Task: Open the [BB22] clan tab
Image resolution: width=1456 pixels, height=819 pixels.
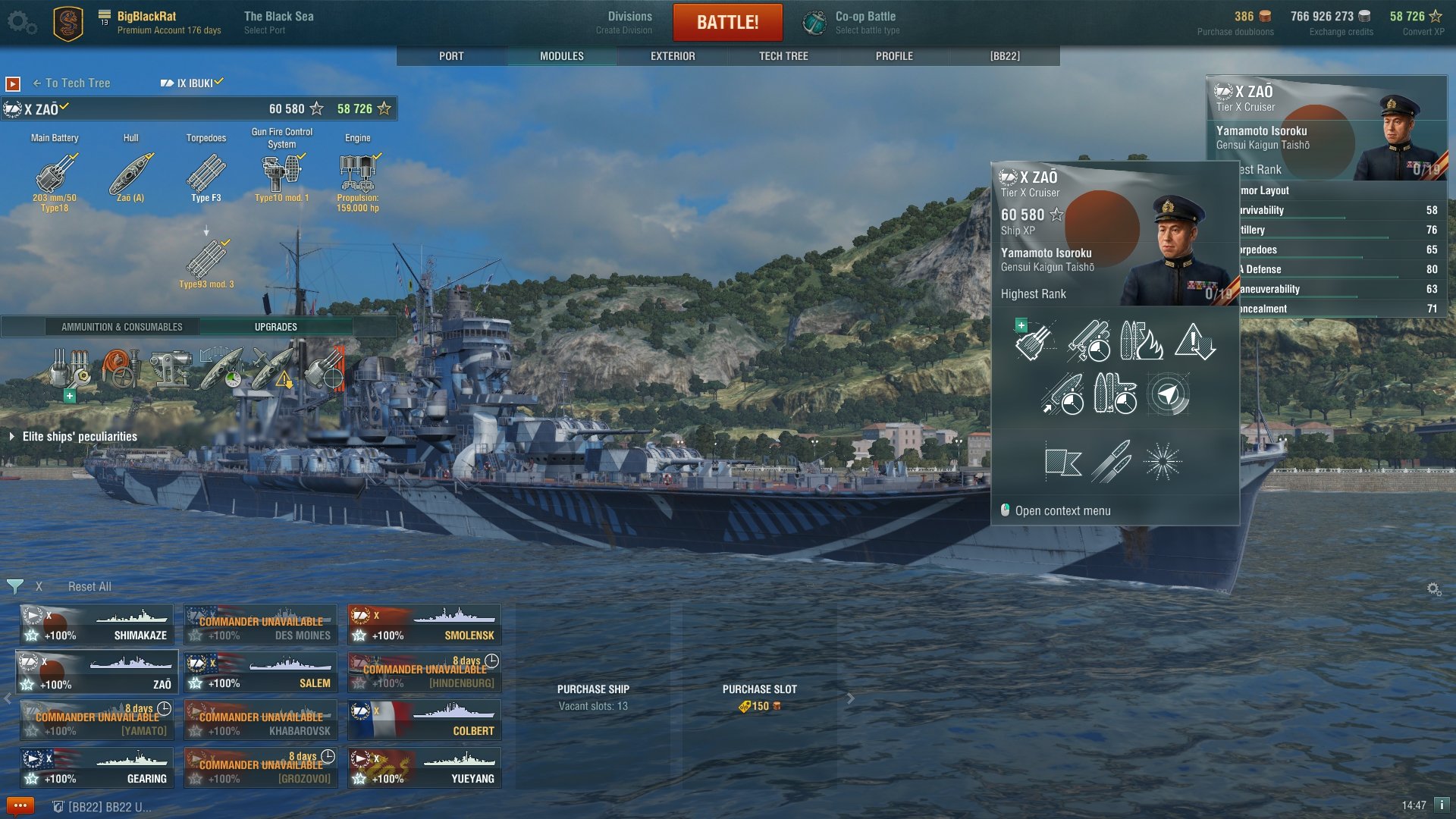Action: (x=1005, y=56)
